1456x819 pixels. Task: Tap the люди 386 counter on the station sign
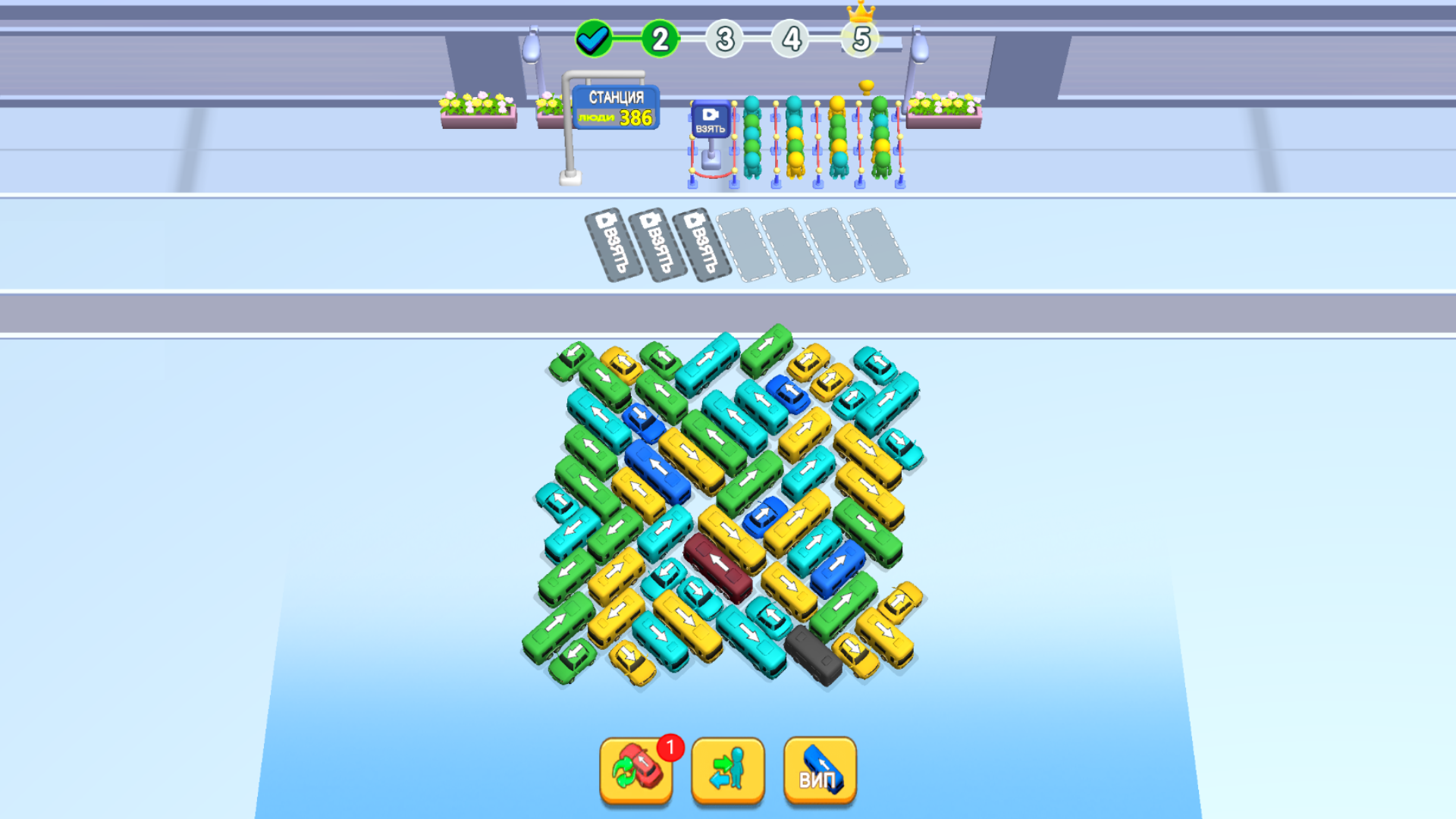pos(616,115)
